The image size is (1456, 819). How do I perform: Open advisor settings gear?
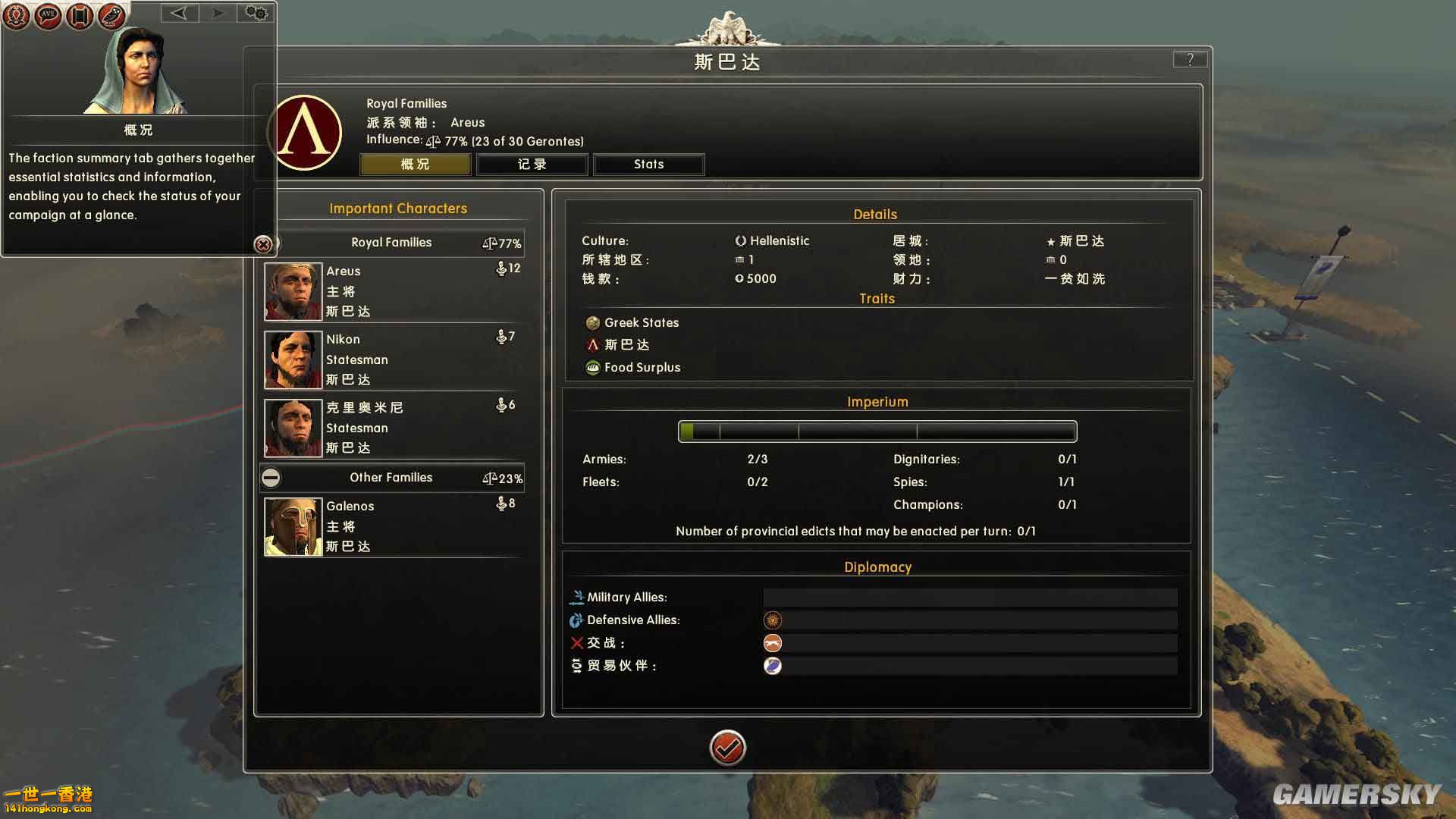click(x=256, y=13)
